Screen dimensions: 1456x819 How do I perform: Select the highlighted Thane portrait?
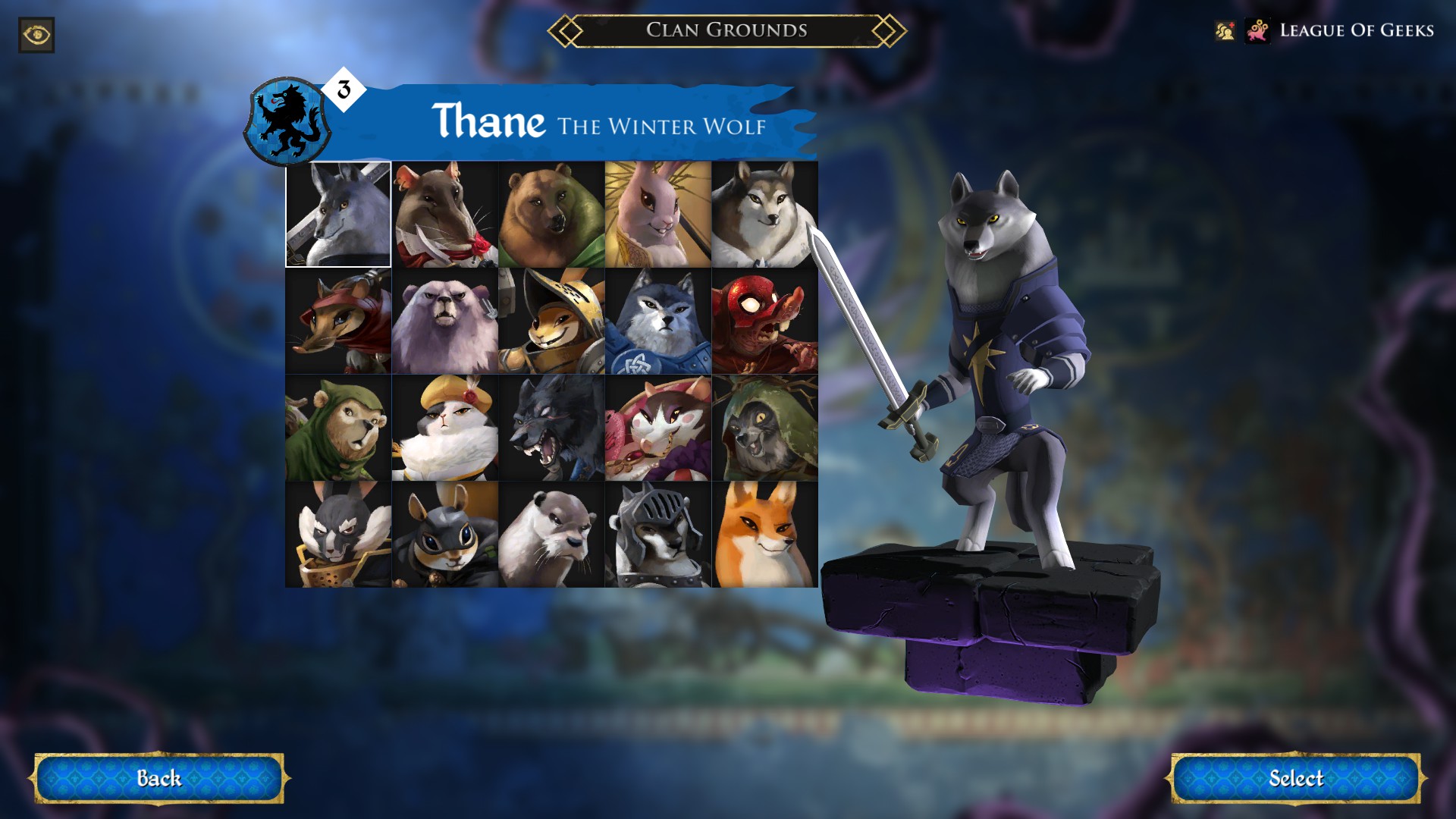pyautogui.click(x=338, y=215)
